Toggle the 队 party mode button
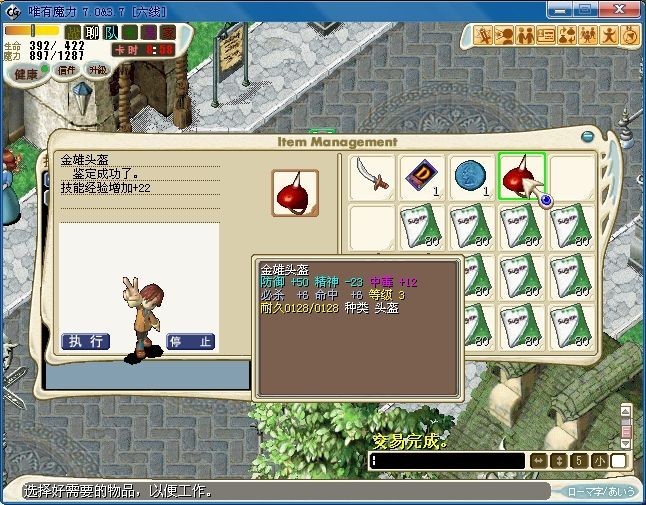 (x=112, y=32)
